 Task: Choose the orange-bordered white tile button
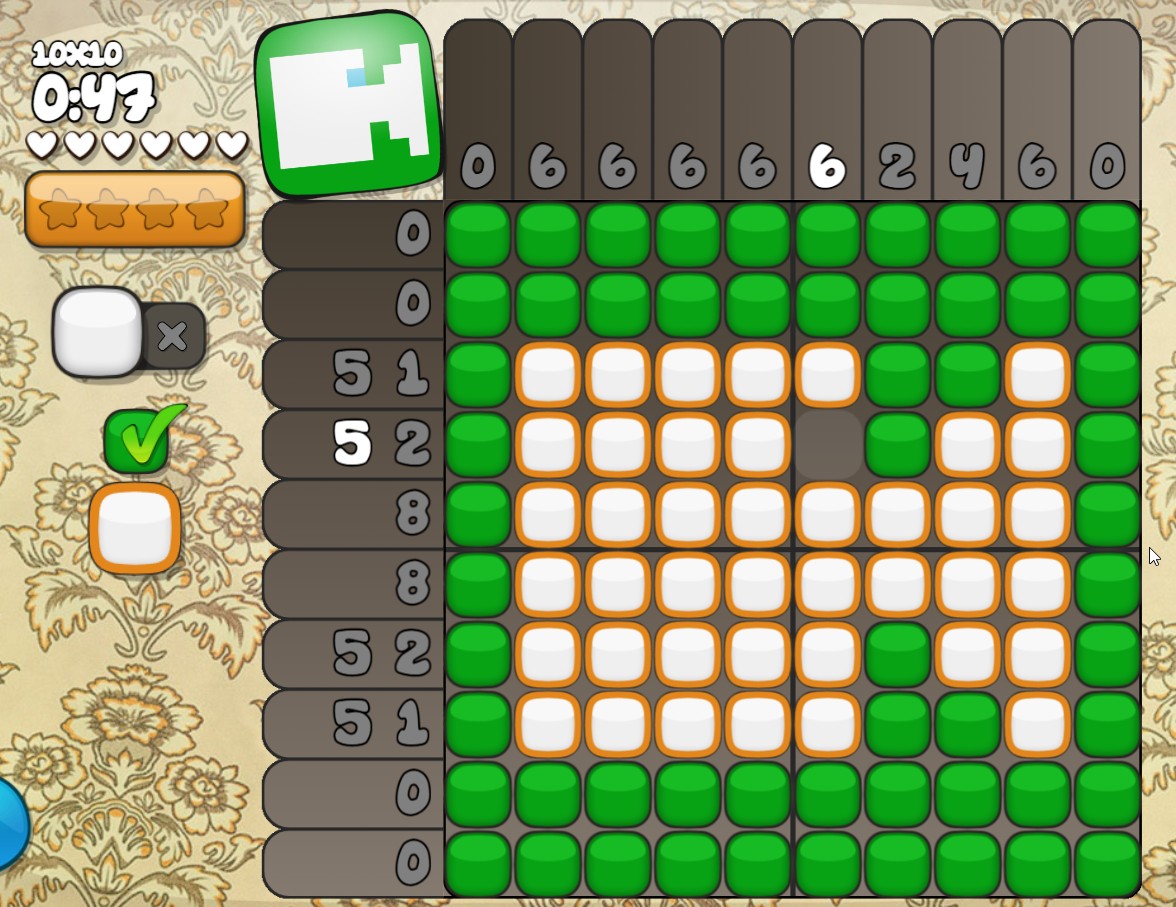point(135,528)
